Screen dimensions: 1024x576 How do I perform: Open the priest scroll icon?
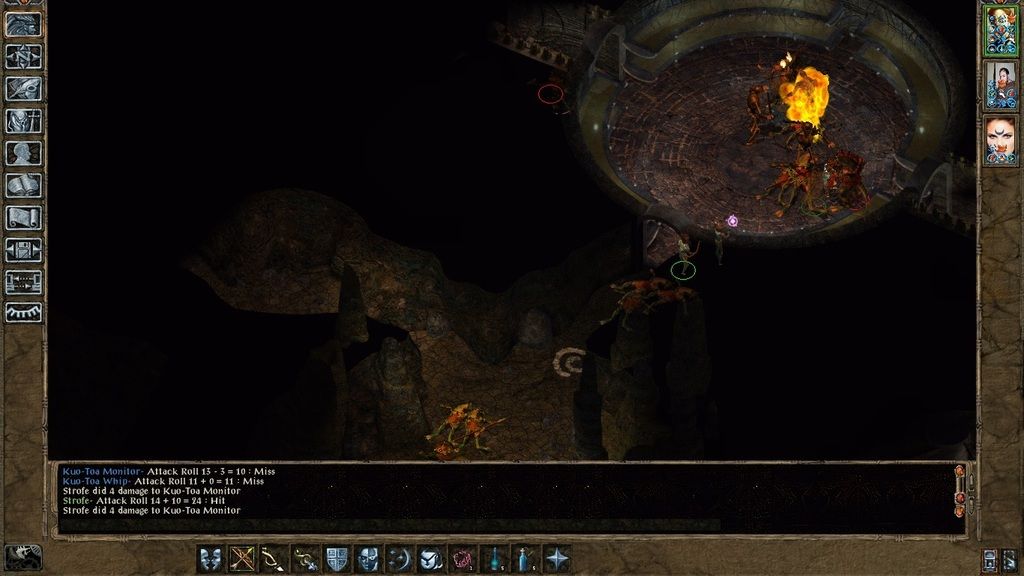[x=23, y=217]
